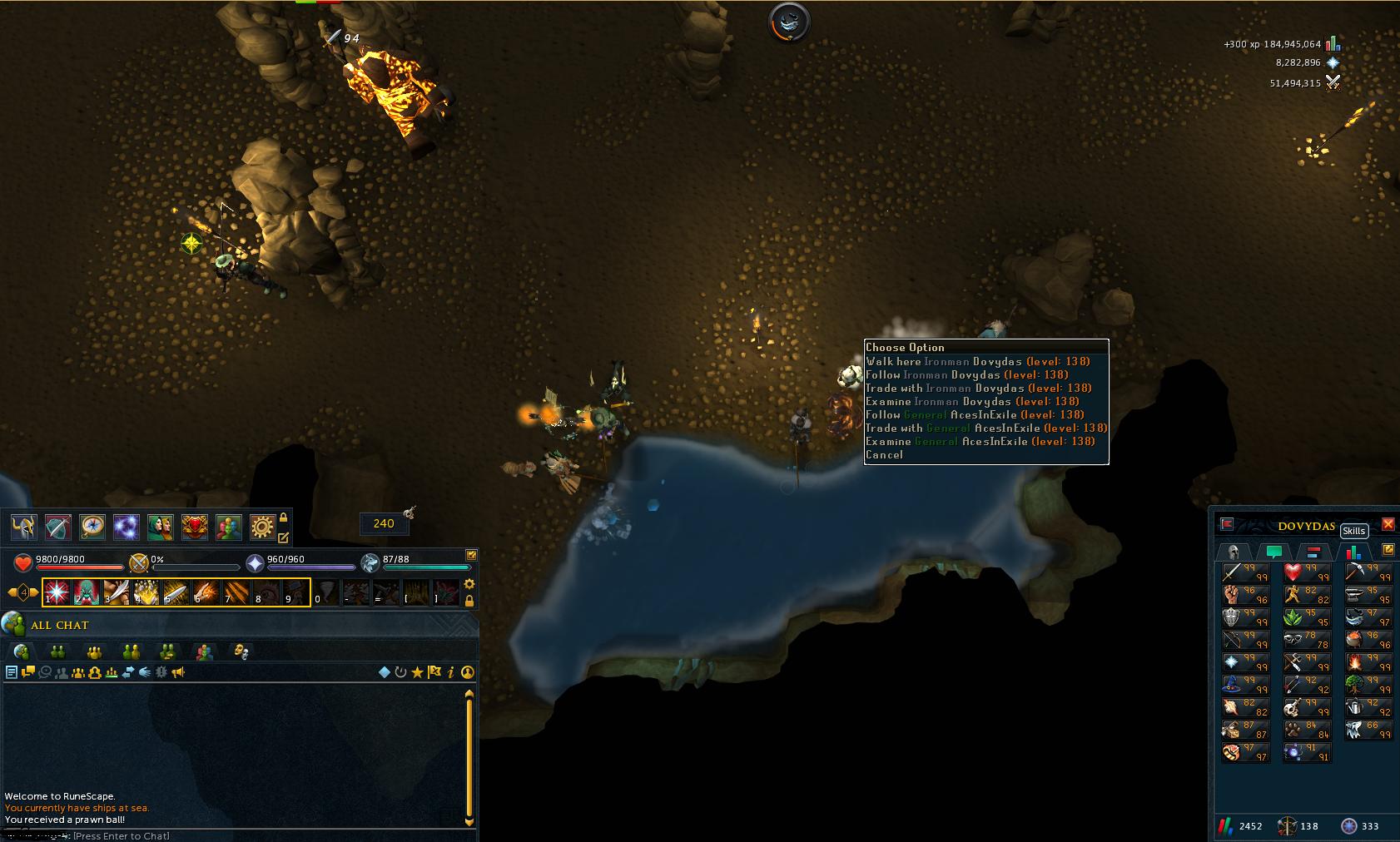Activate ability in action bar slot 1
The image size is (1400, 842).
(57, 592)
